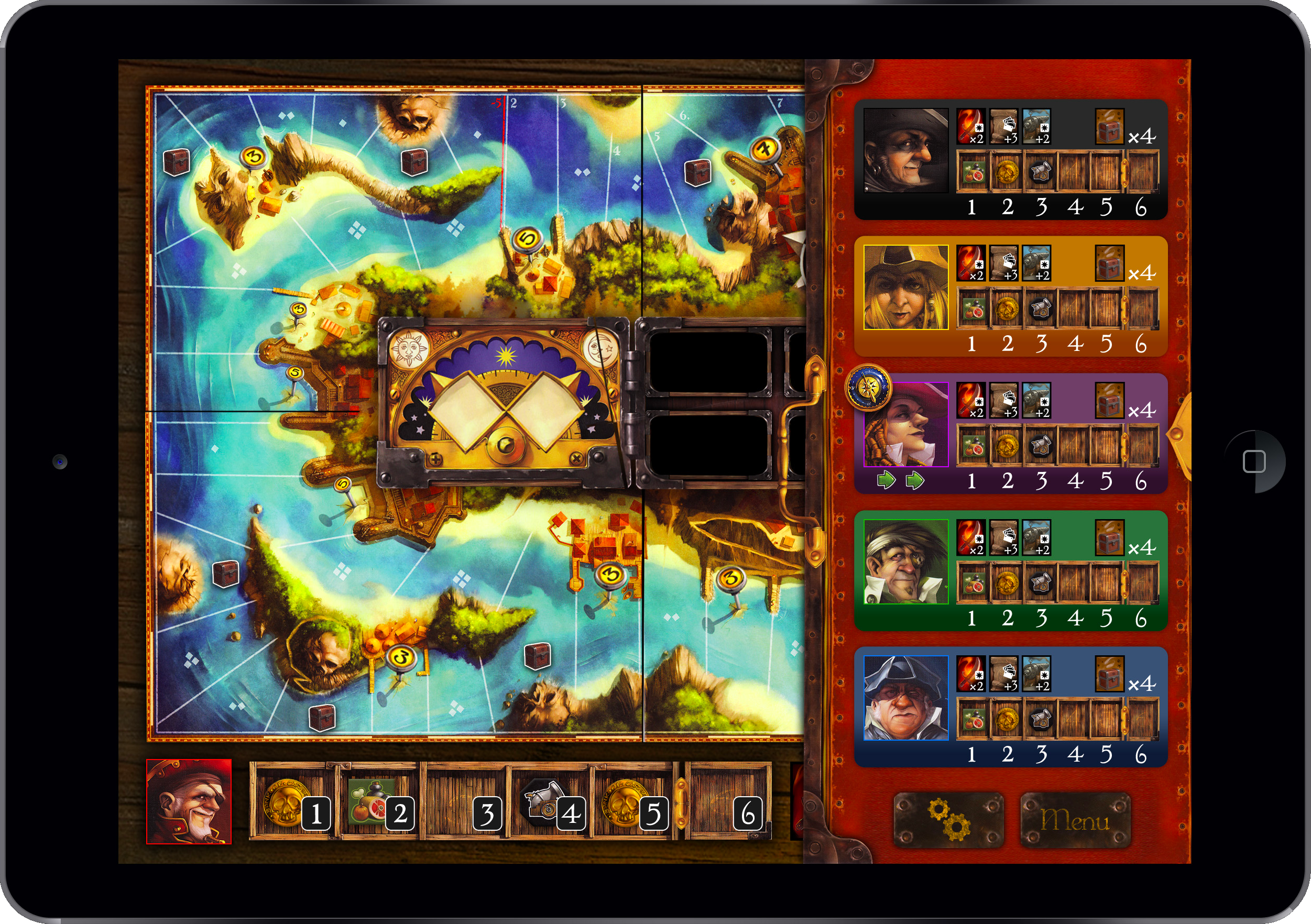
Task: Select the yellow-hat blonde pirate portrait
Action: [x=905, y=288]
